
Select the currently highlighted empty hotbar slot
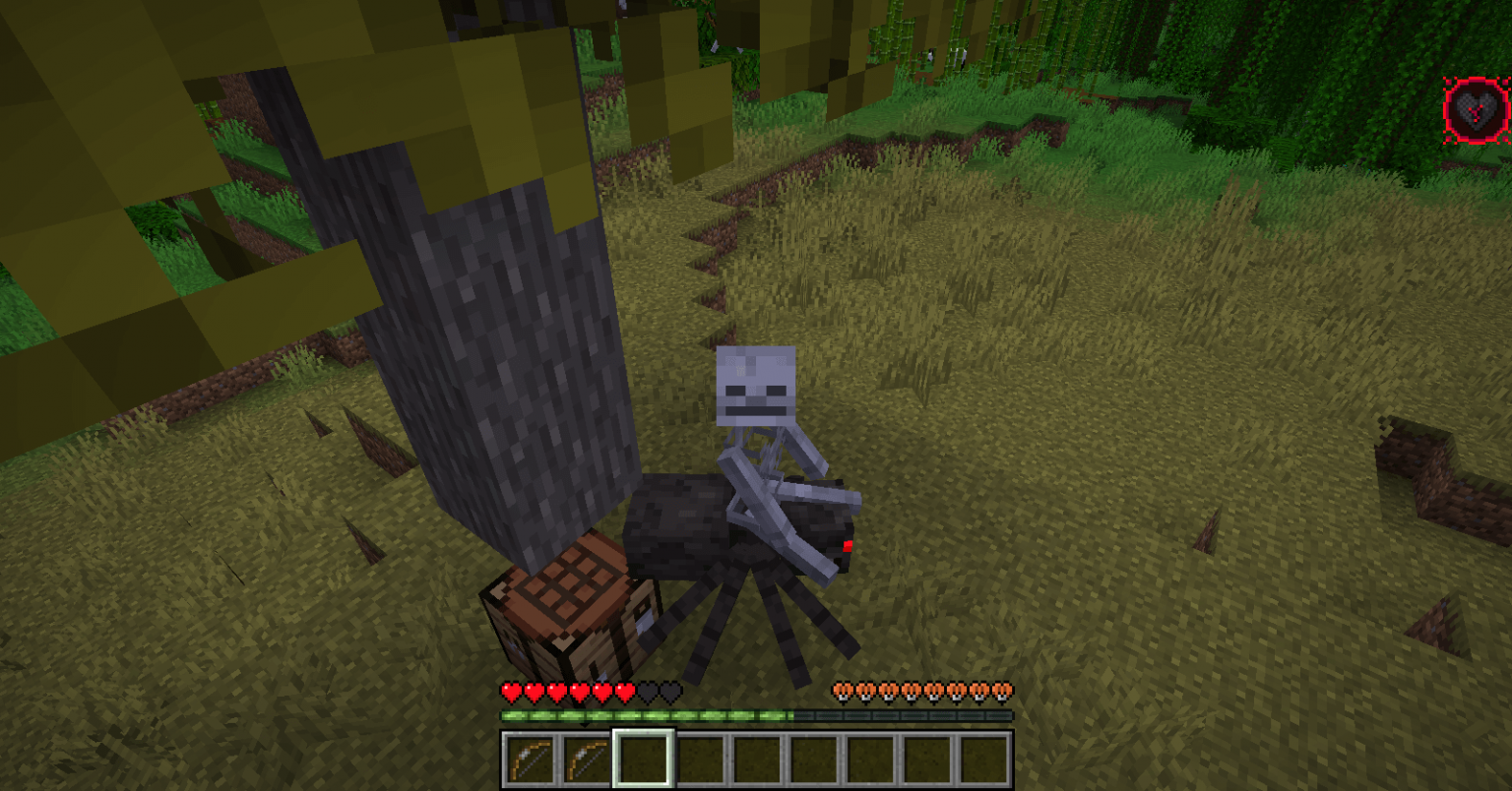click(x=642, y=764)
